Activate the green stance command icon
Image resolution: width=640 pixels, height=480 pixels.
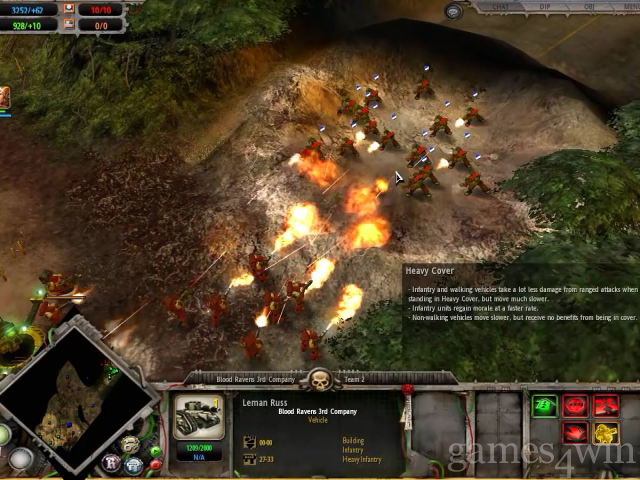point(545,406)
